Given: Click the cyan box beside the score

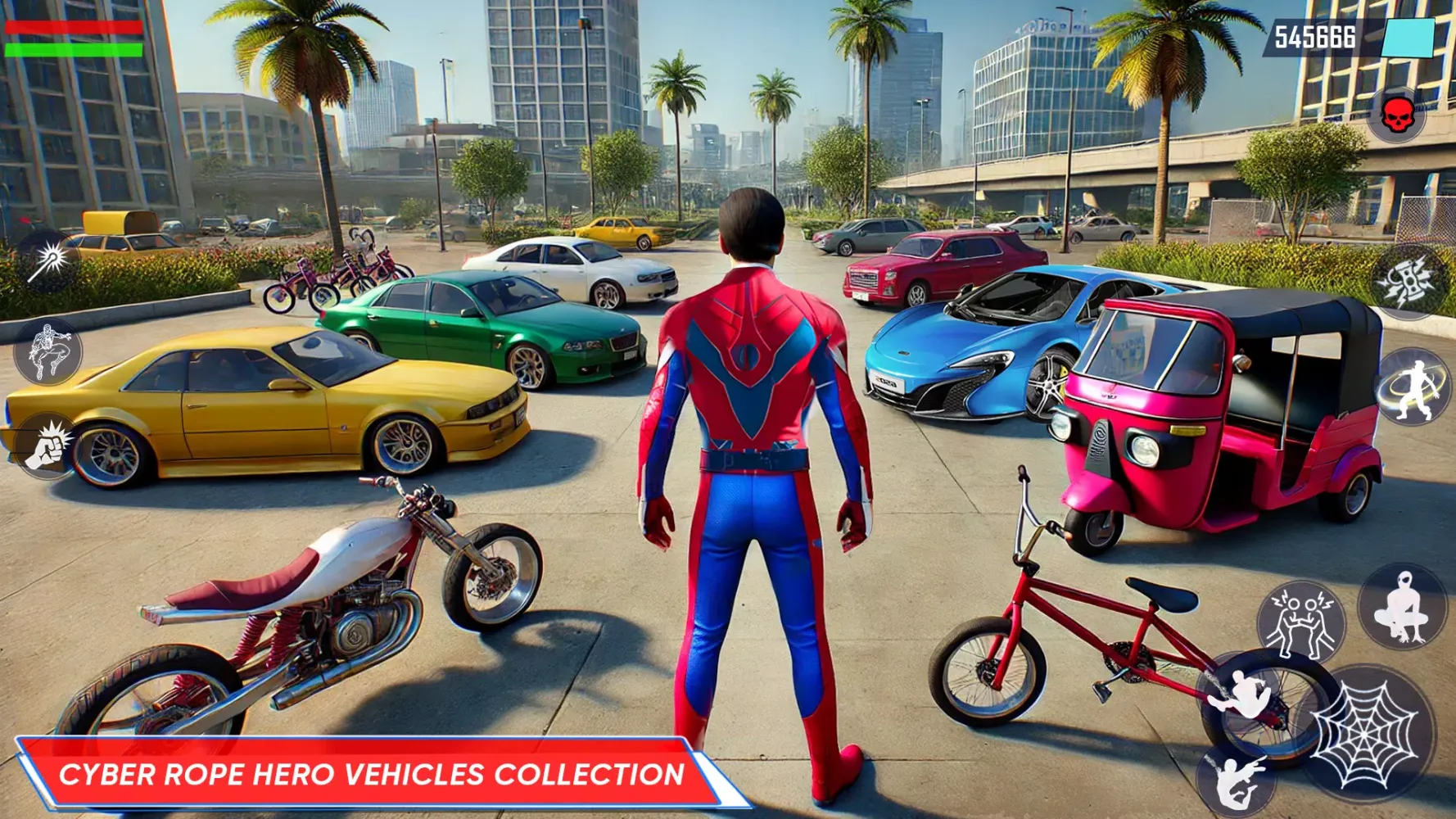Looking at the screenshot, I should pos(1408,38).
